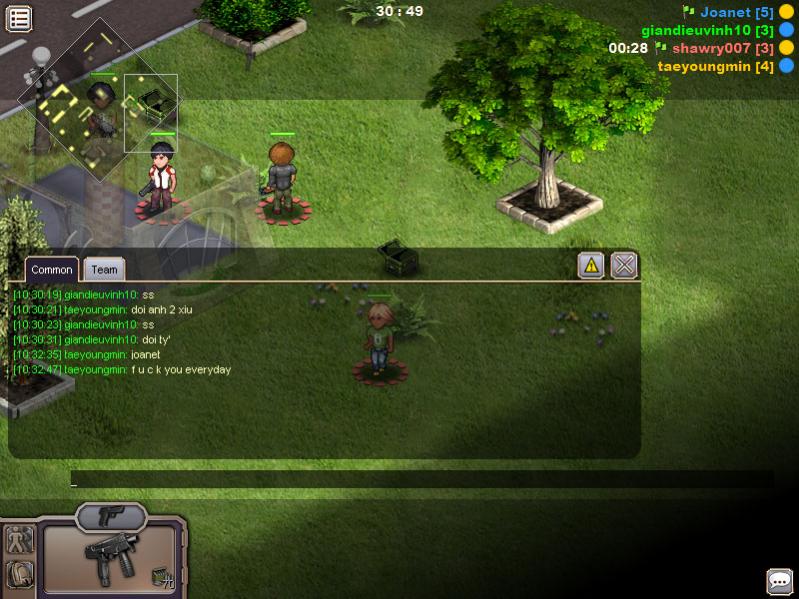Select player taeyoungmin in the scoreboard
The width and height of the screenshot is (799, 599).
coord(715,66)
